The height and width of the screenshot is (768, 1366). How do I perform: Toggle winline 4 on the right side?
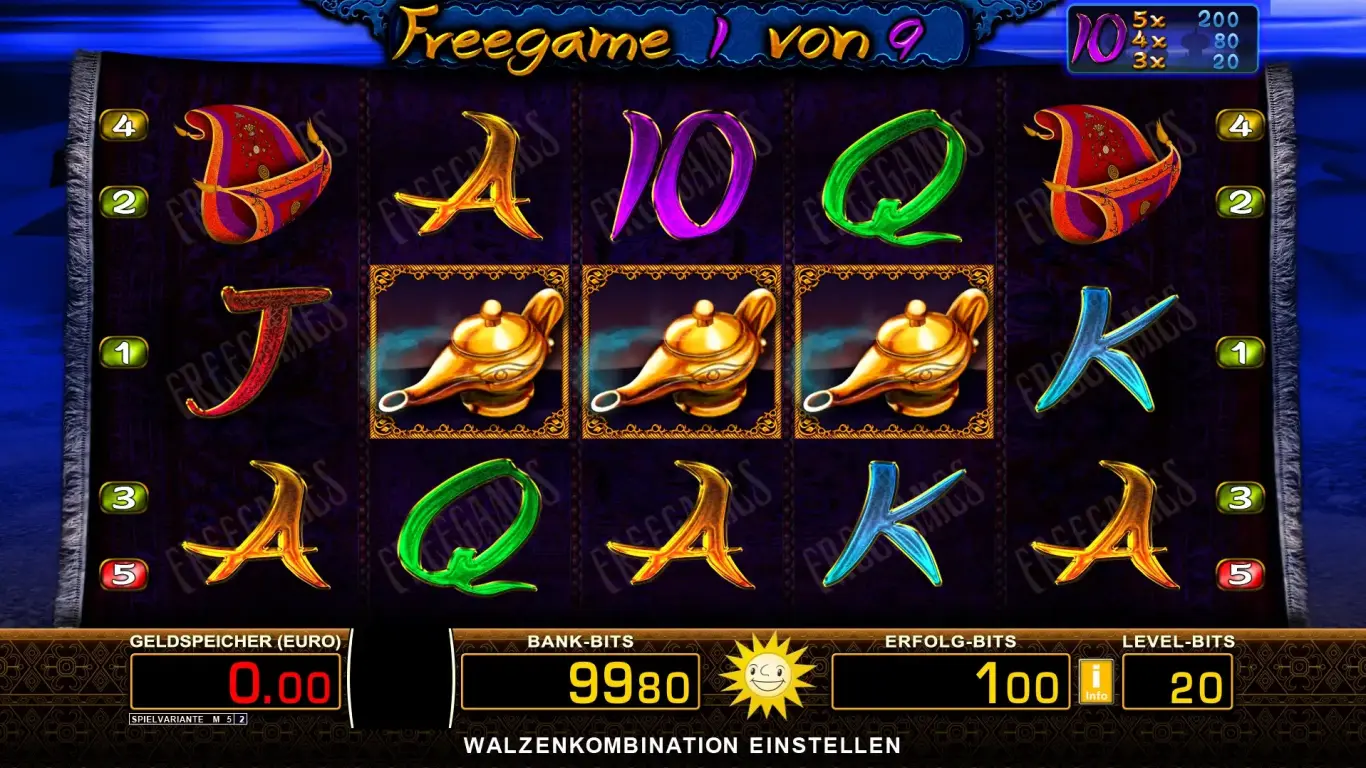(1242, 124)
